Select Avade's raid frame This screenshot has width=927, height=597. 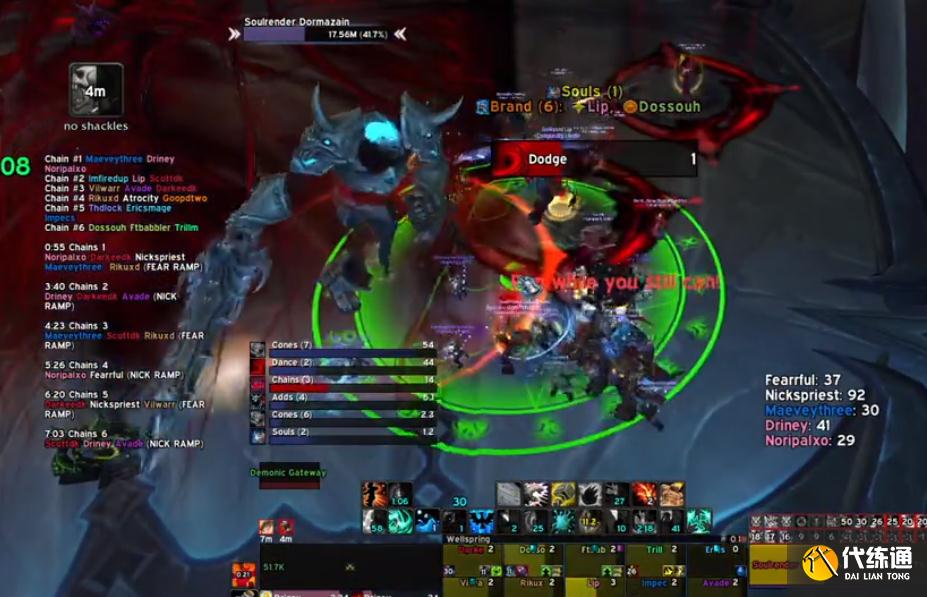click(715, 583)
